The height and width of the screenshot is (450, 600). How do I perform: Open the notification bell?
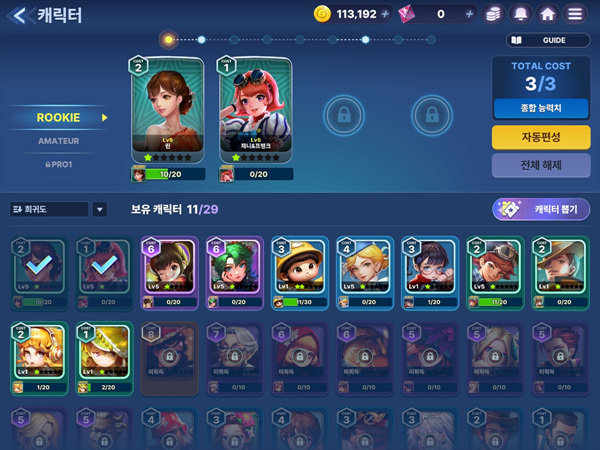521,15
